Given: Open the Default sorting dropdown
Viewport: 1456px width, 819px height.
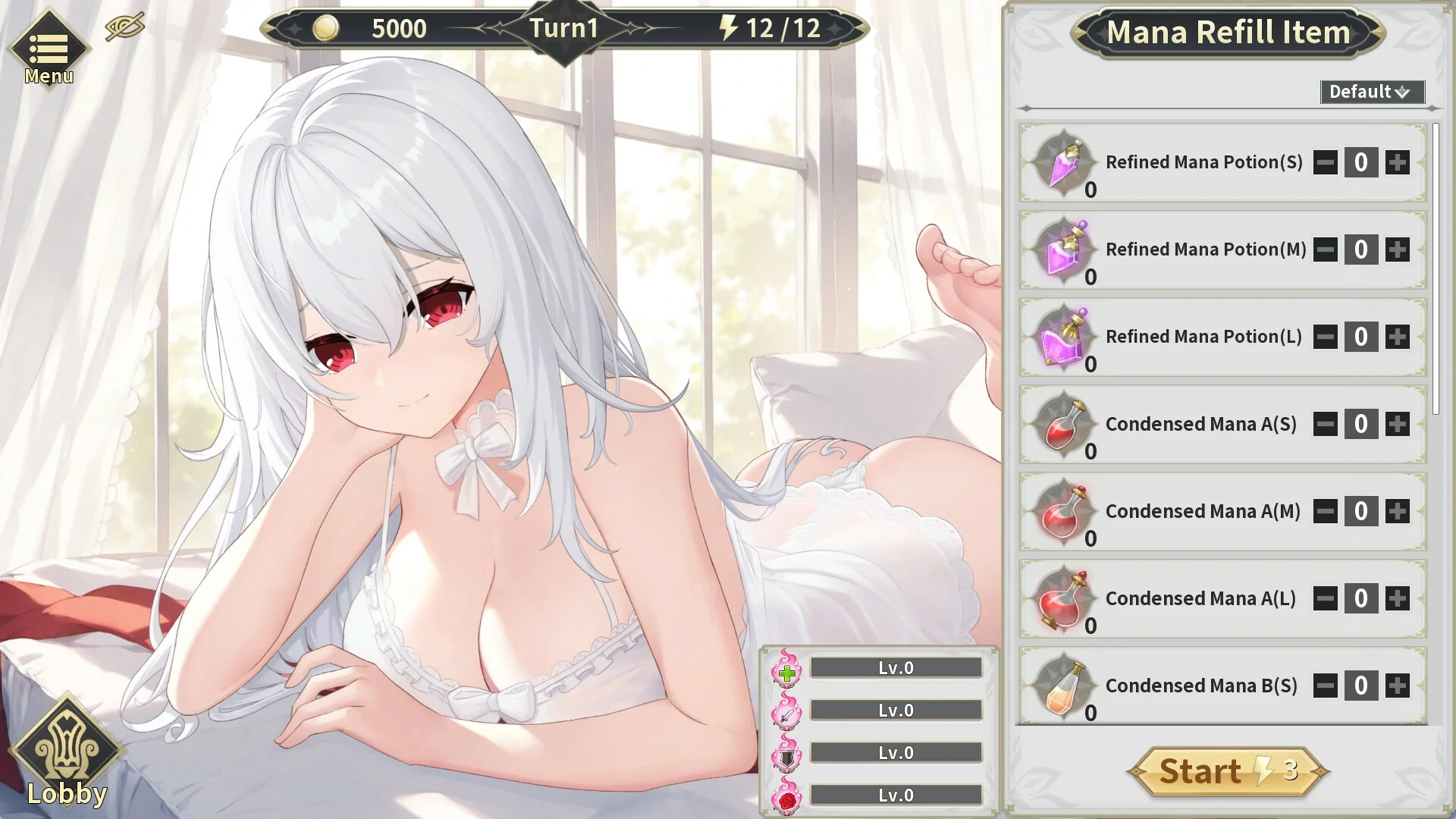Looking at the screenshot, I should [x=1372, y=92].
